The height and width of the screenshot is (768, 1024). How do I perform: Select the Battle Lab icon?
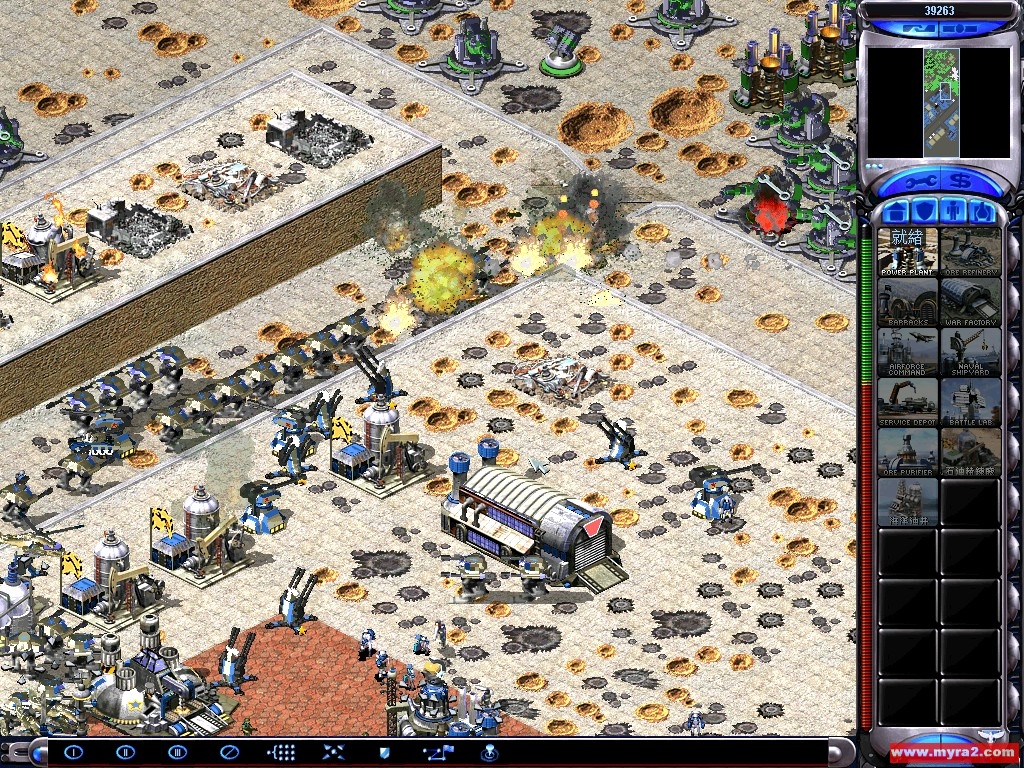970,401
